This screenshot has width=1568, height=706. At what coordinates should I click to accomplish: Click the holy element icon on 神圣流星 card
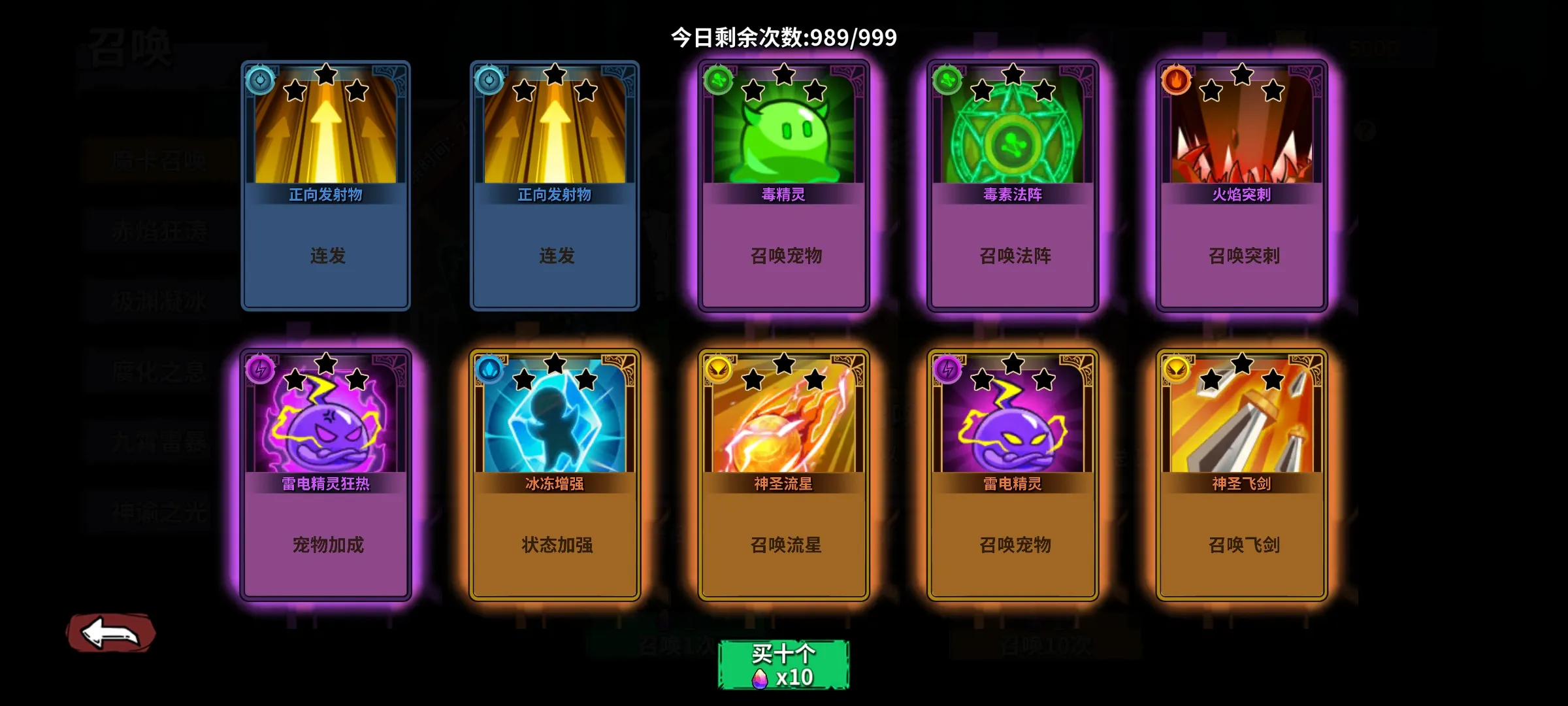click(x=717, y=370)
